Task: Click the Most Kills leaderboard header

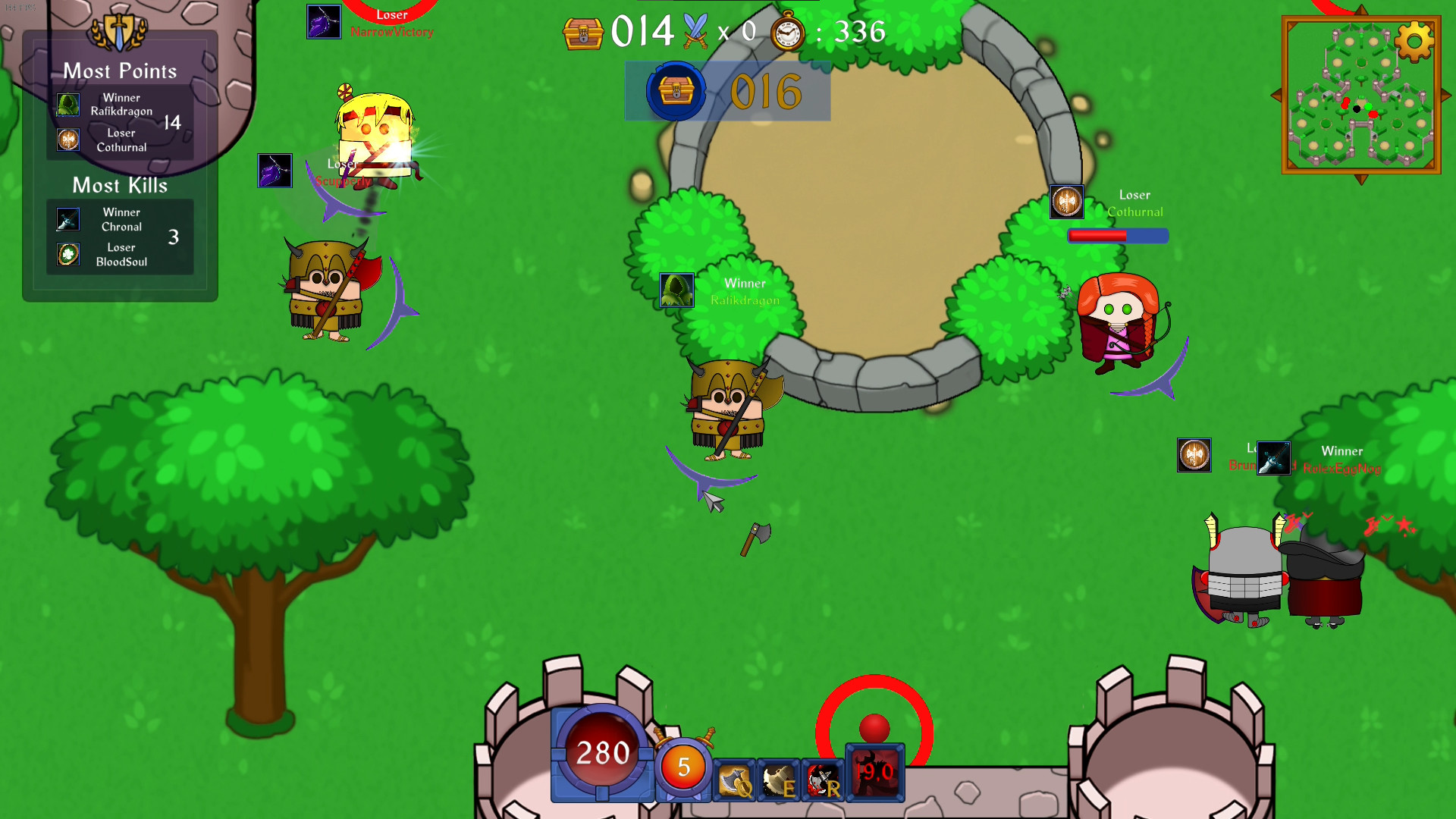Action: (119, 185)
